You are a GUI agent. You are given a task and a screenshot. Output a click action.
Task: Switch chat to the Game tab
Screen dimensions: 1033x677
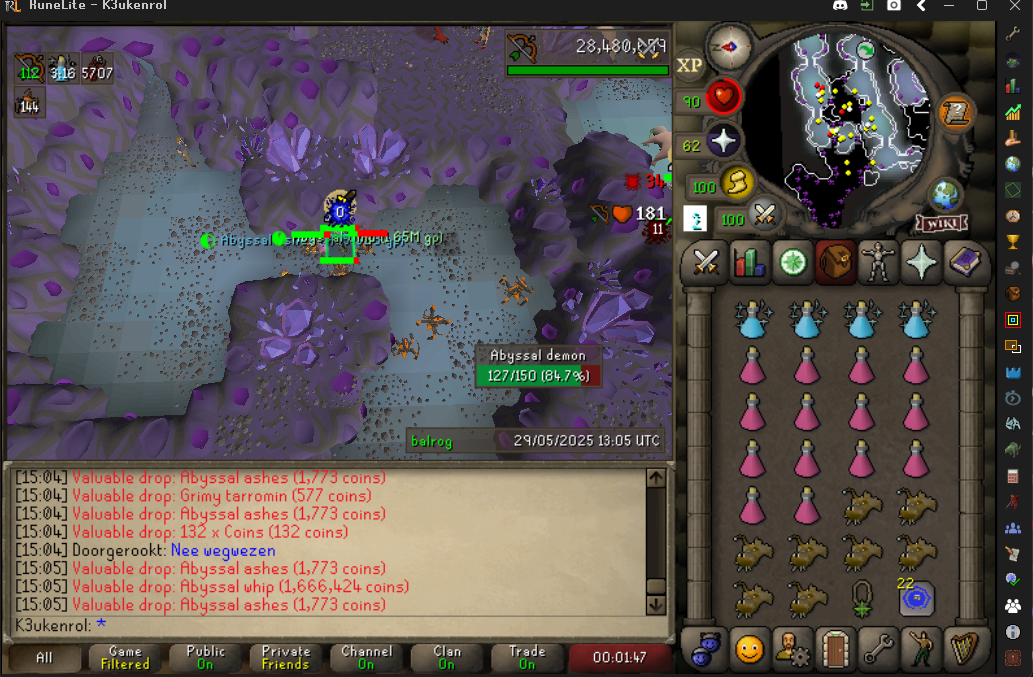125,657
